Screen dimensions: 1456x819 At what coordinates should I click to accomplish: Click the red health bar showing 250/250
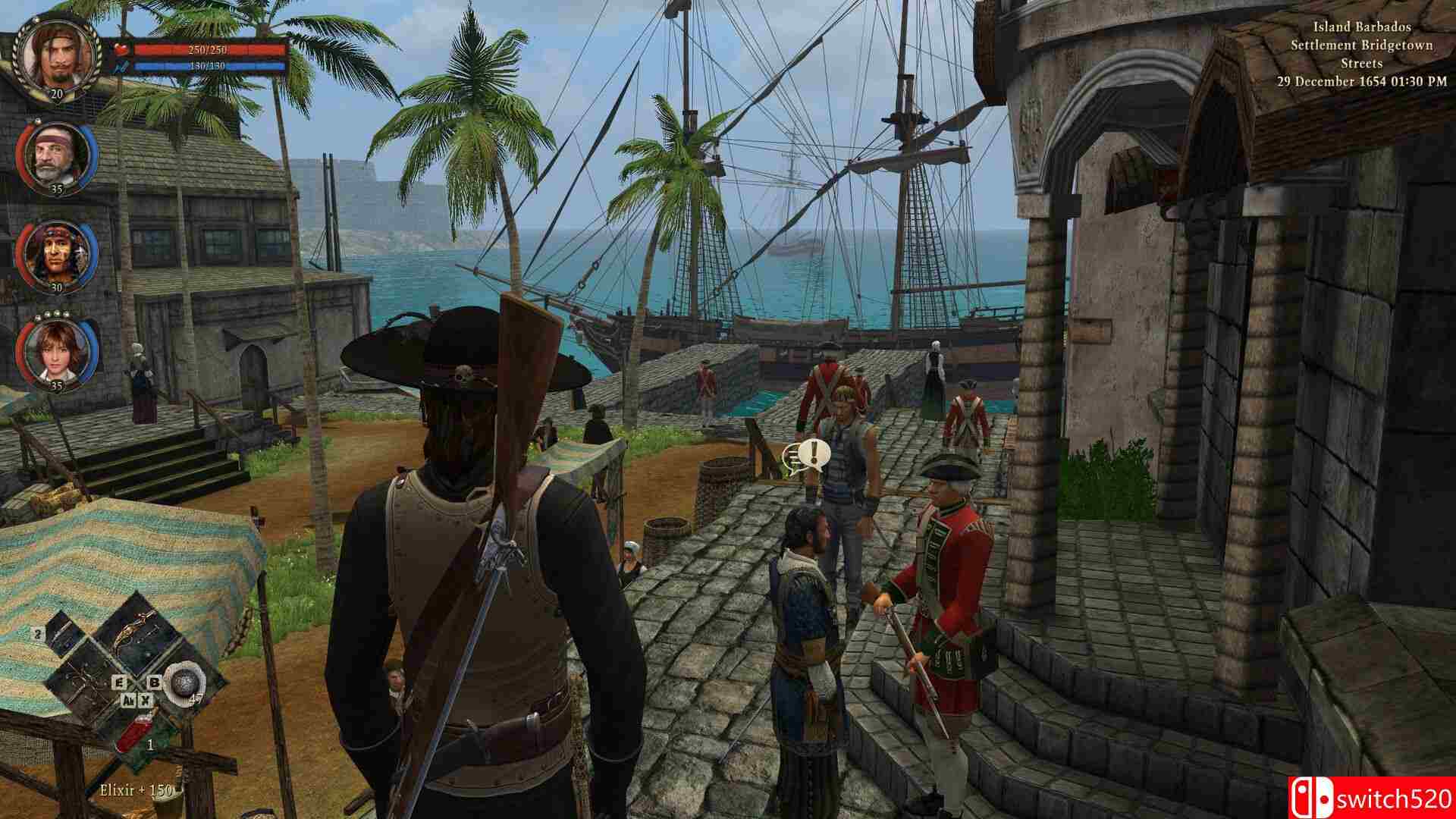211,49
